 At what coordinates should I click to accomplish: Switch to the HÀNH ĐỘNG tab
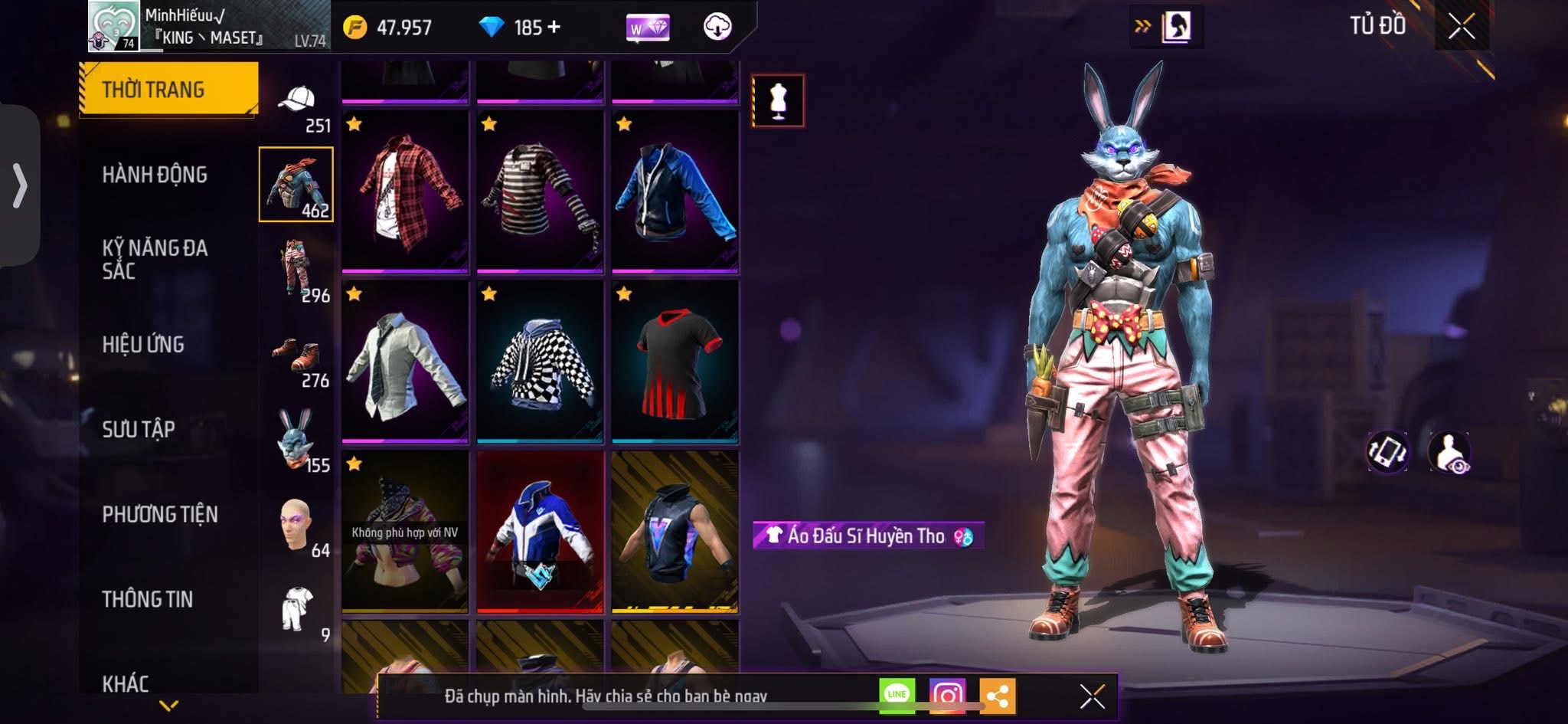(155, 175)
